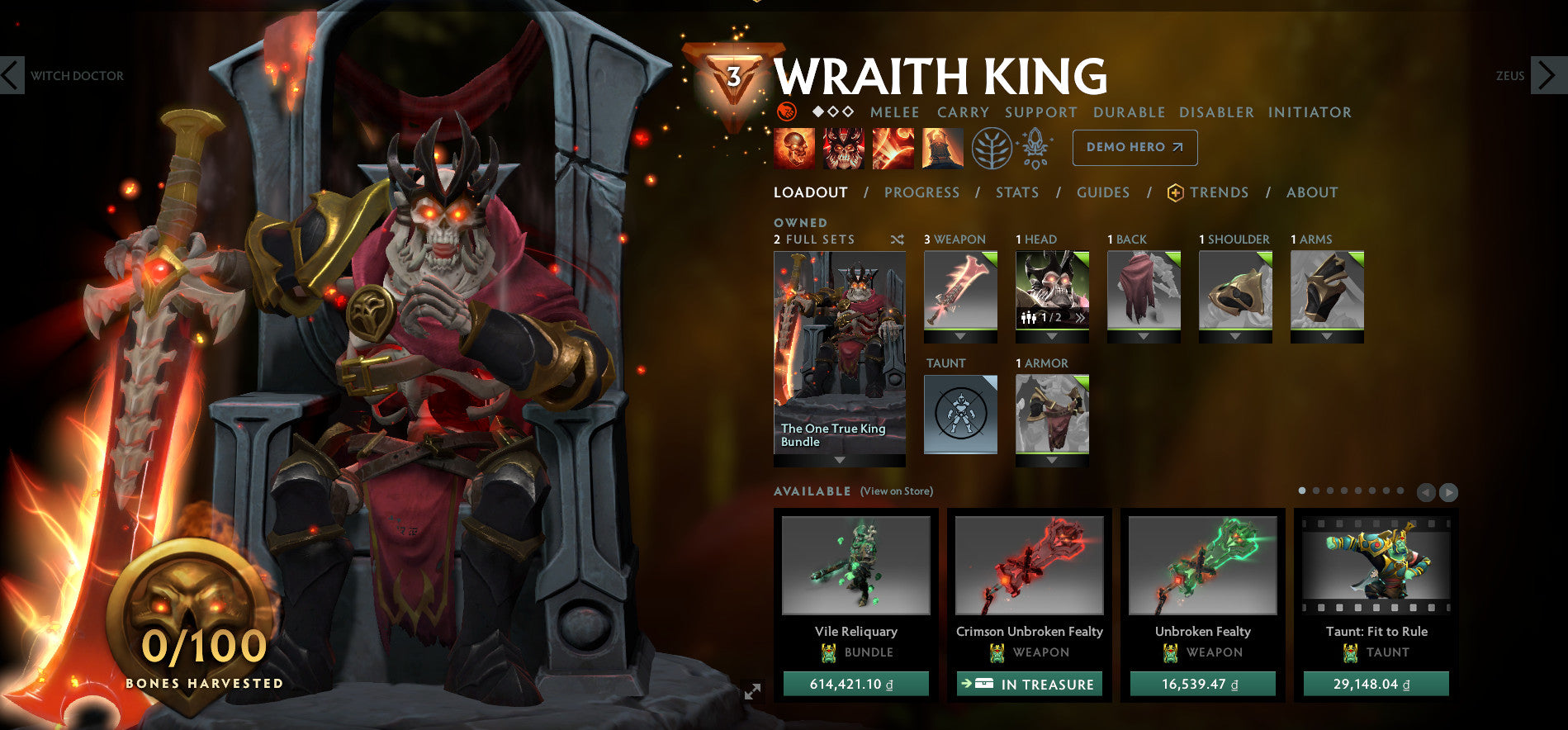This screenshot has height=730, width=1568.
Task: Select the Vampiric Spirit ability icon
Action: (x=845, y=150)
